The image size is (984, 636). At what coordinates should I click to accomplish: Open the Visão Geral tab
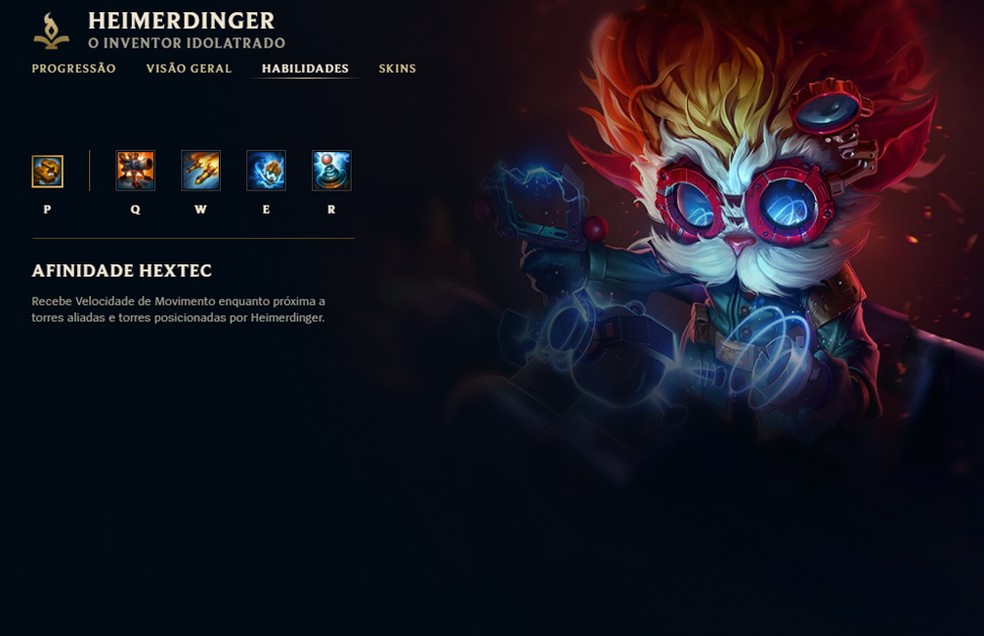click(x=189, y=69)
